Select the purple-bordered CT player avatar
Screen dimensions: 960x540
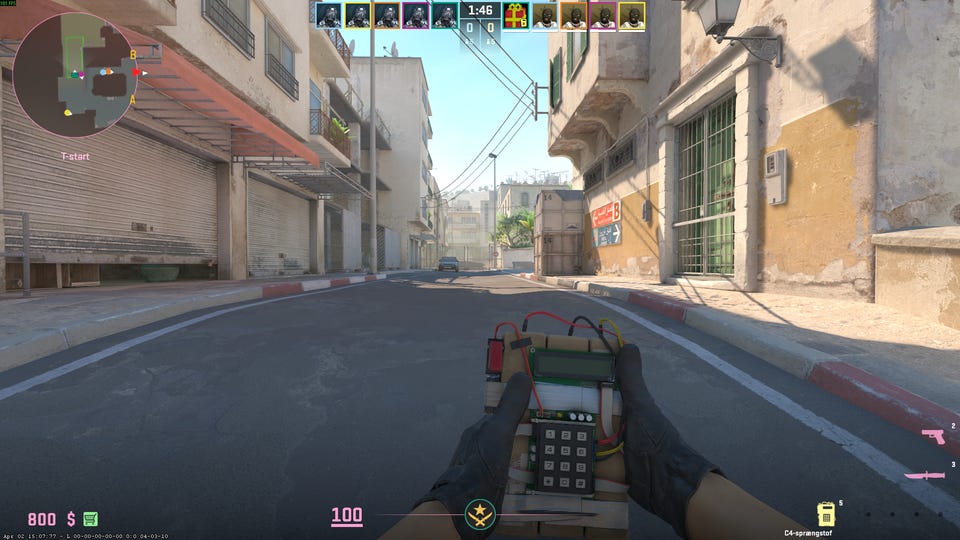415,15
